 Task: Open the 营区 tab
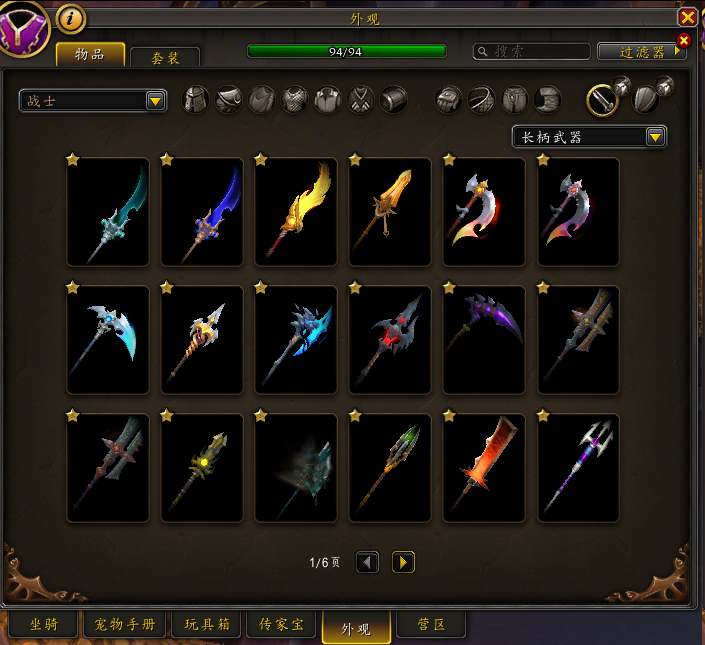(432, 626)
